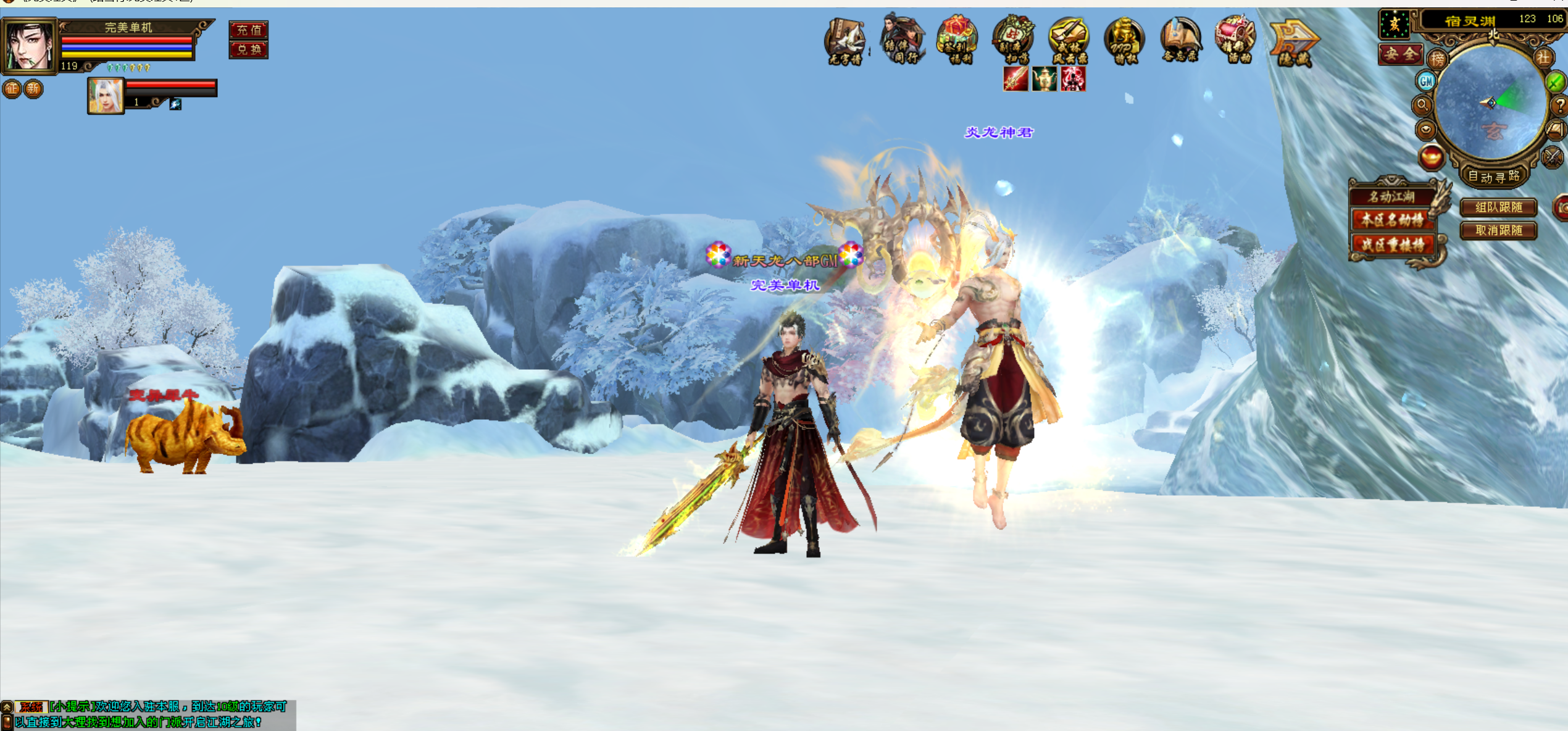Select the white-haired pet portrait
1568x731 pixels.
(105, 96)
